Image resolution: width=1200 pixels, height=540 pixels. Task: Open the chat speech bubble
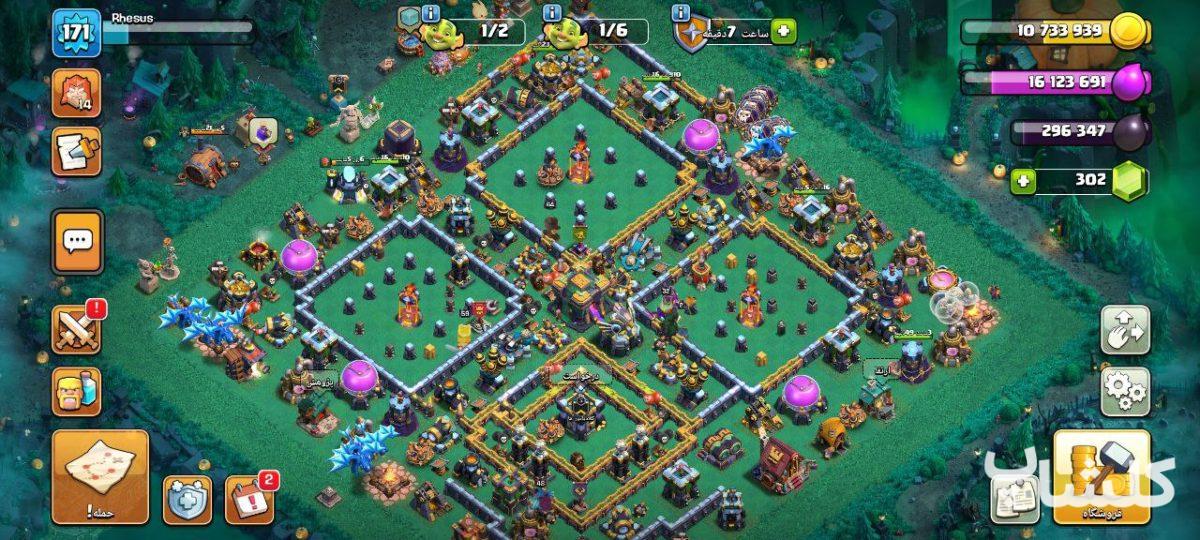coord(77,241)
